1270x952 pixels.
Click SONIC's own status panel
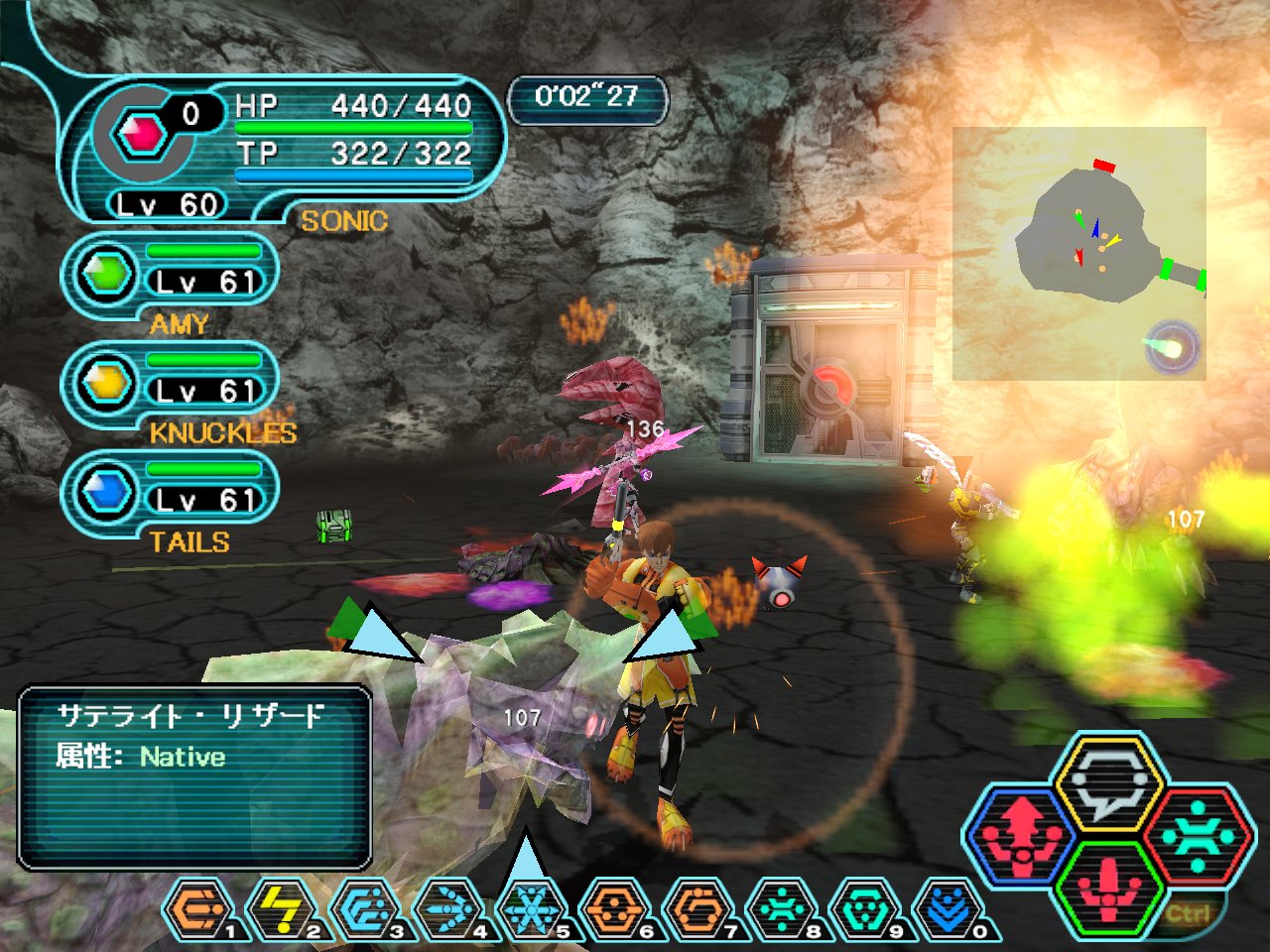(x=288, y=149)
